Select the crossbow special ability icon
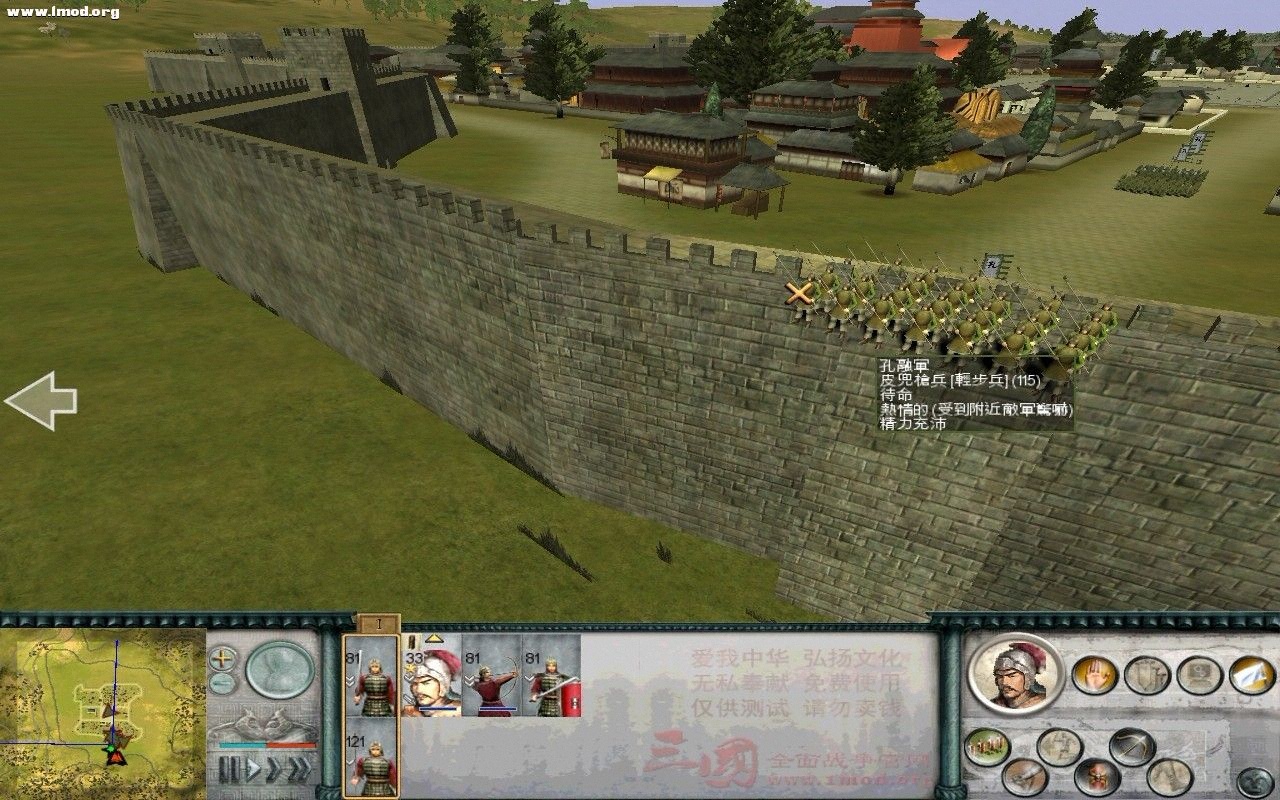Viewport: 1280px width, 800px height. (x=1130, y=745)
